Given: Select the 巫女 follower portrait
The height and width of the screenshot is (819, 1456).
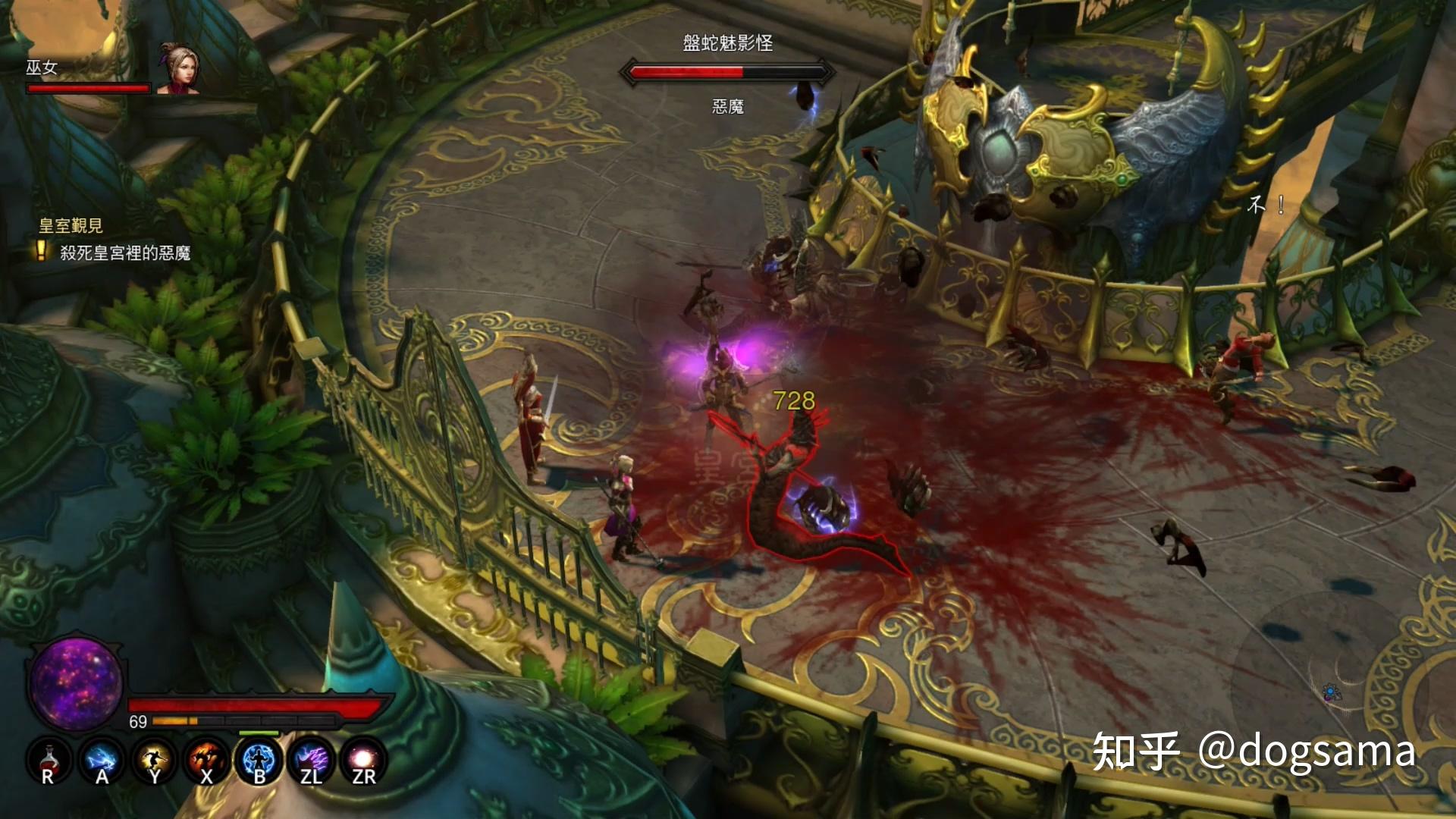Looking at the screenshot, I should [x=178, y=68].
